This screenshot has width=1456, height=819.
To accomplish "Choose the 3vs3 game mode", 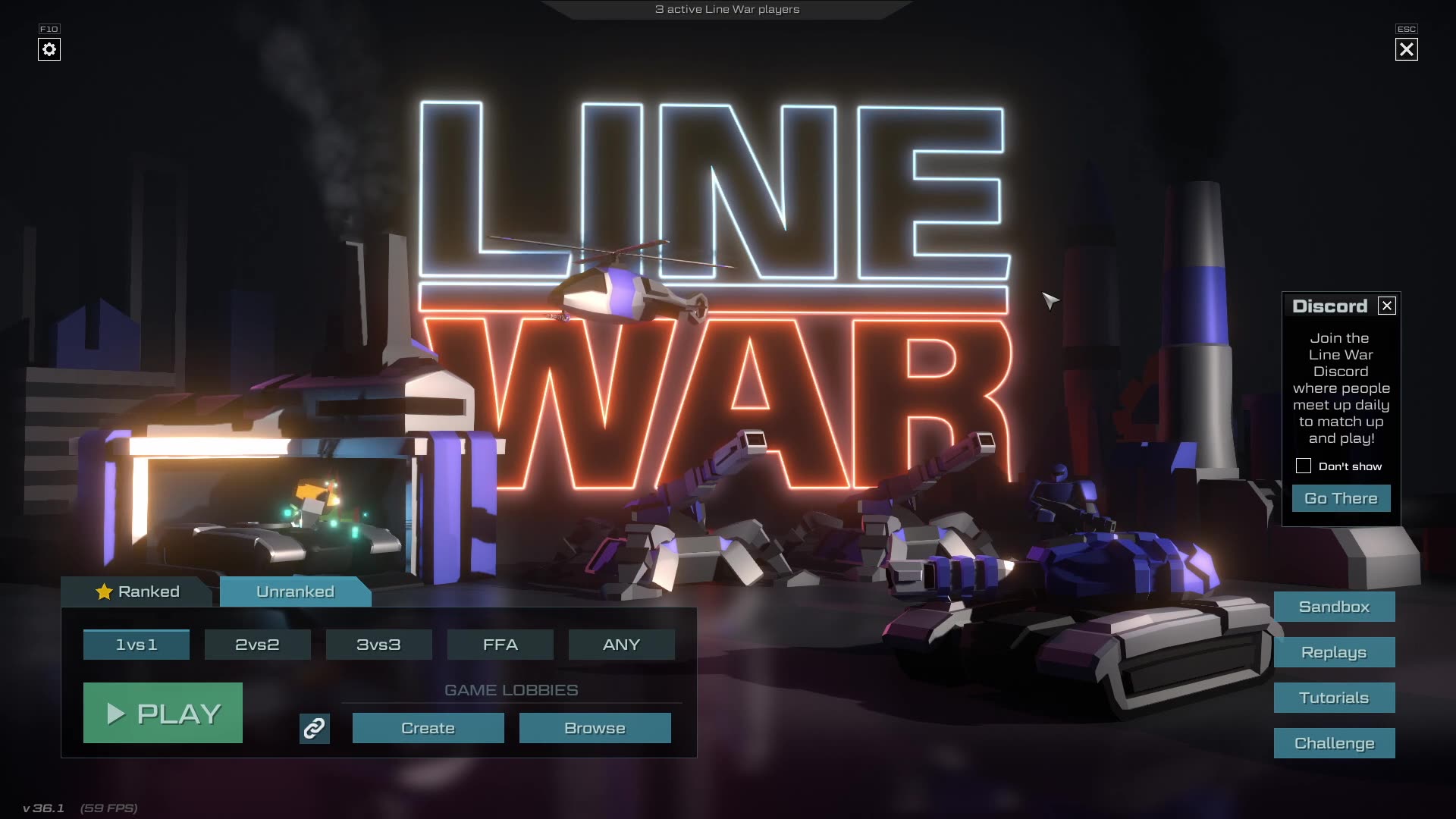I will (378, 645).
